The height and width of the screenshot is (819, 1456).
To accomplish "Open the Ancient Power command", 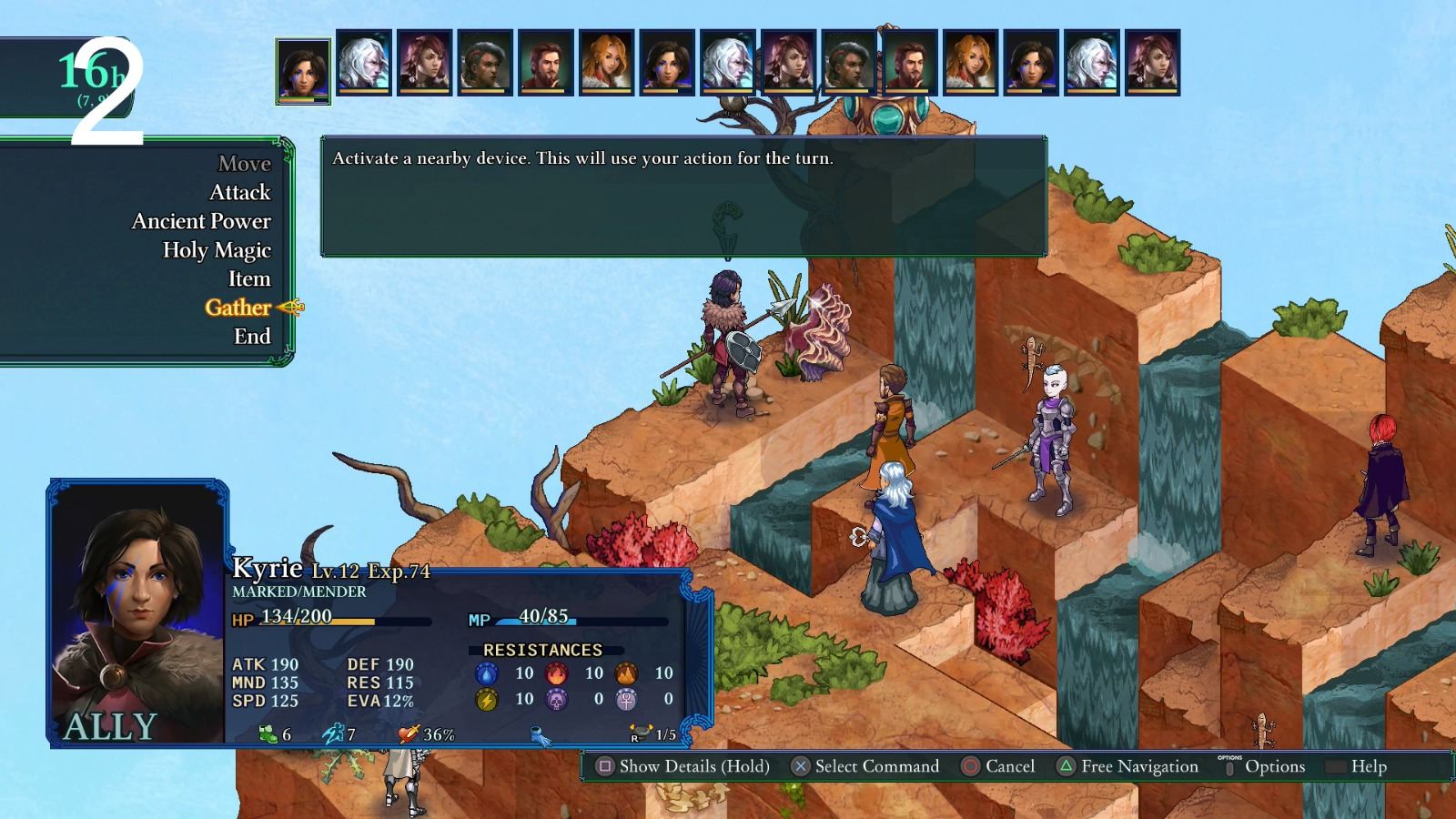I will click(202, 221).
